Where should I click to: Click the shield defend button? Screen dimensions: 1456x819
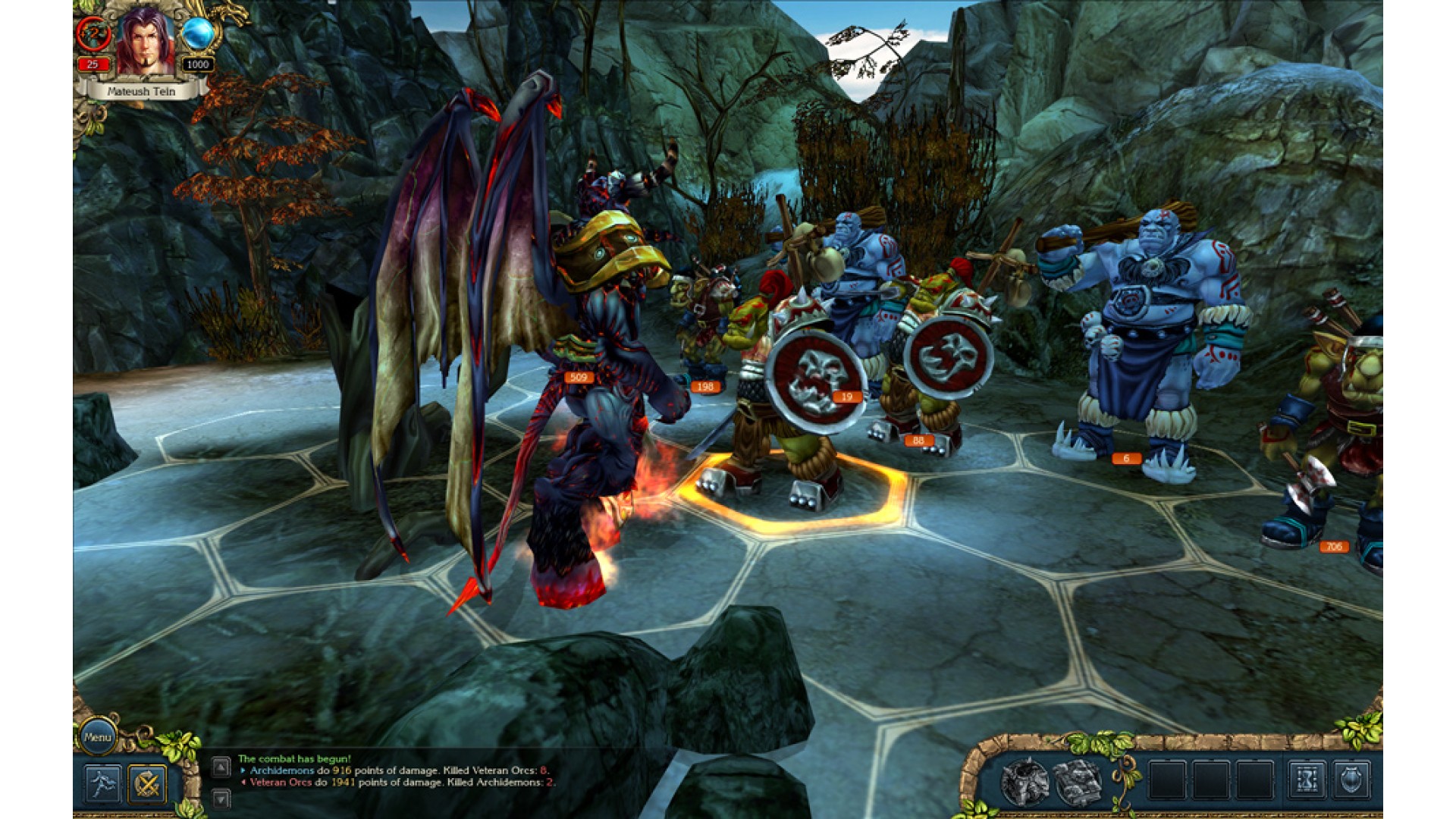(1351, 780)
